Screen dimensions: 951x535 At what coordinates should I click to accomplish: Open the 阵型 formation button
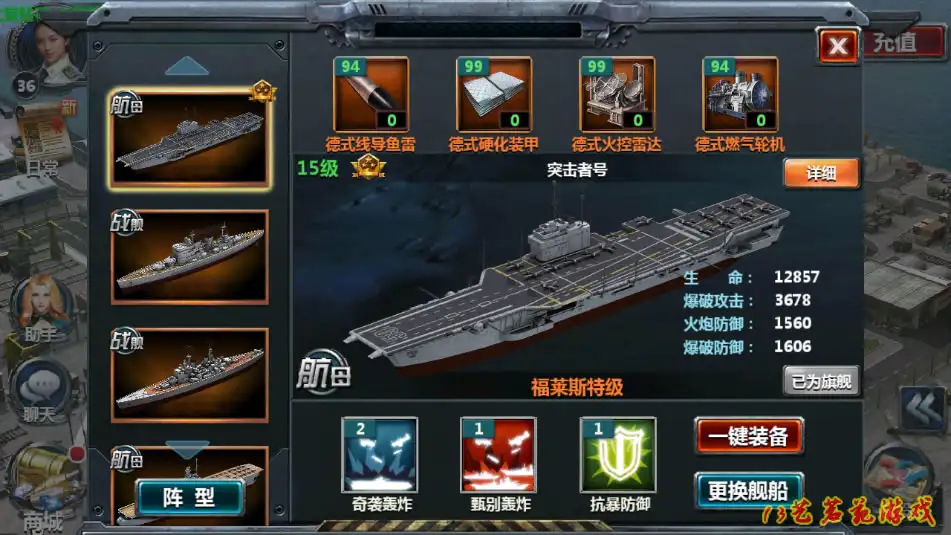coord(190,497)
